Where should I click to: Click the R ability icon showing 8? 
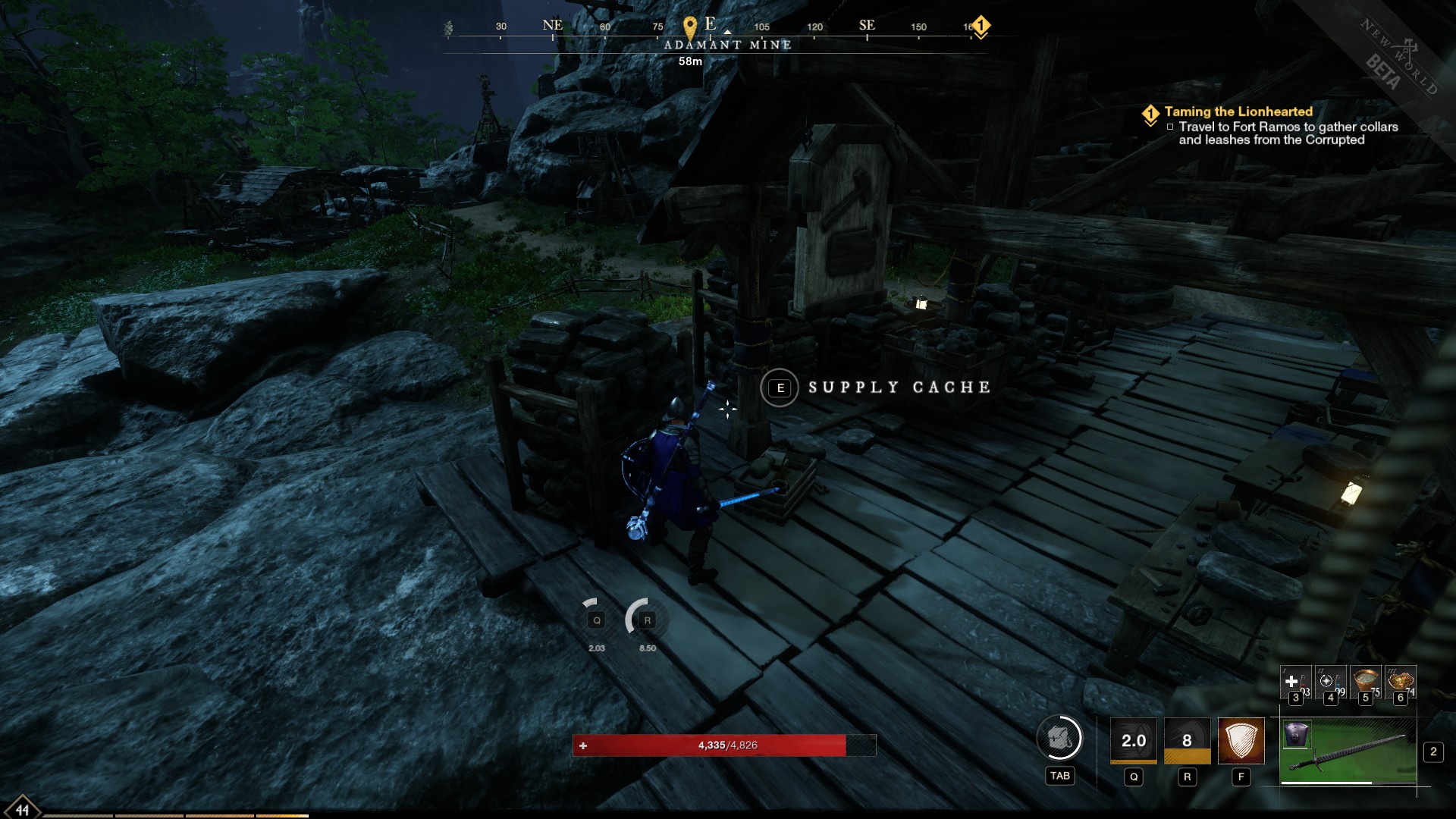click(1188, 739)
